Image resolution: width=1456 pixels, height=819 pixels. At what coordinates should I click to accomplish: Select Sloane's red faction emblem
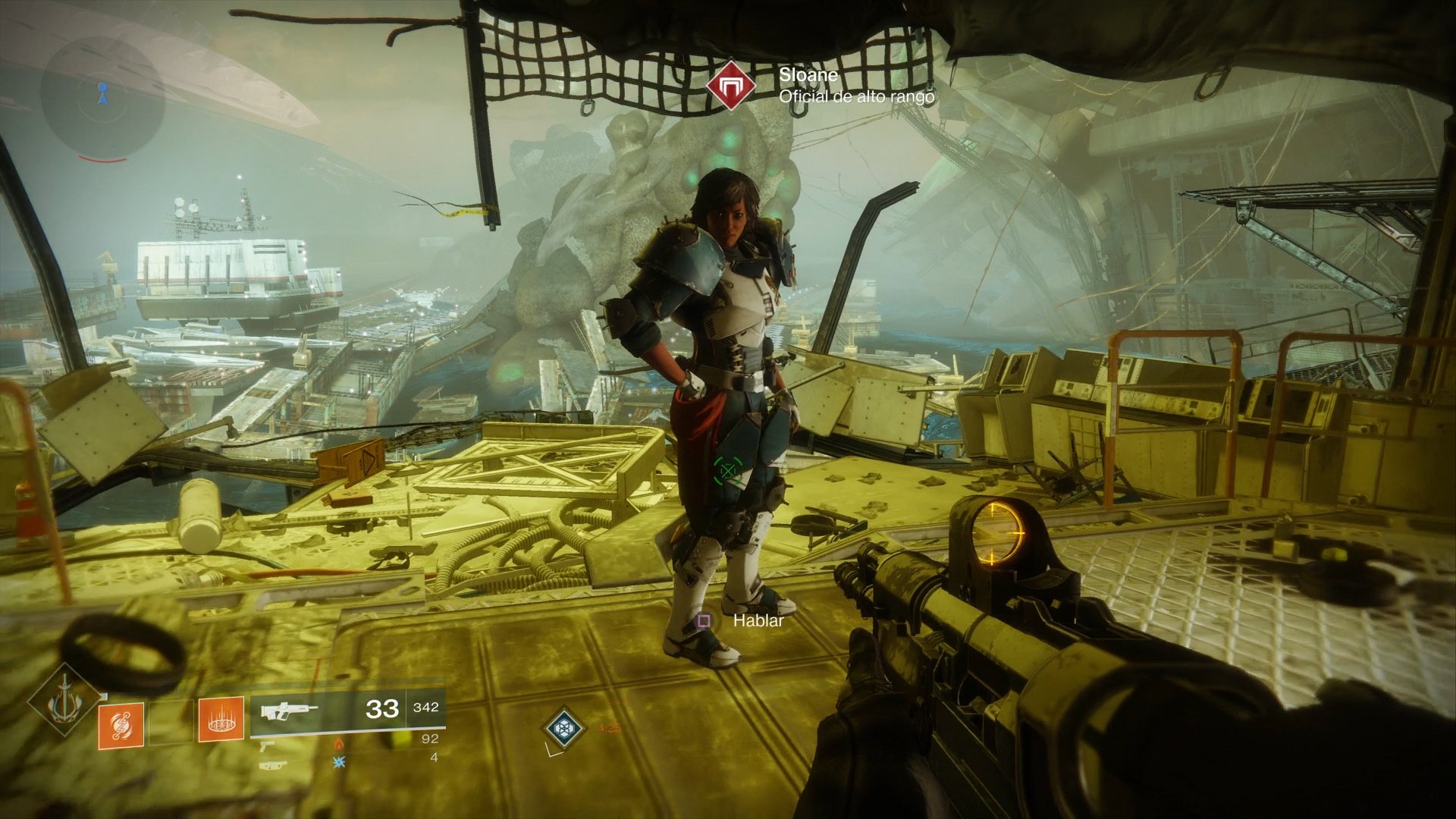pos(732,85)
